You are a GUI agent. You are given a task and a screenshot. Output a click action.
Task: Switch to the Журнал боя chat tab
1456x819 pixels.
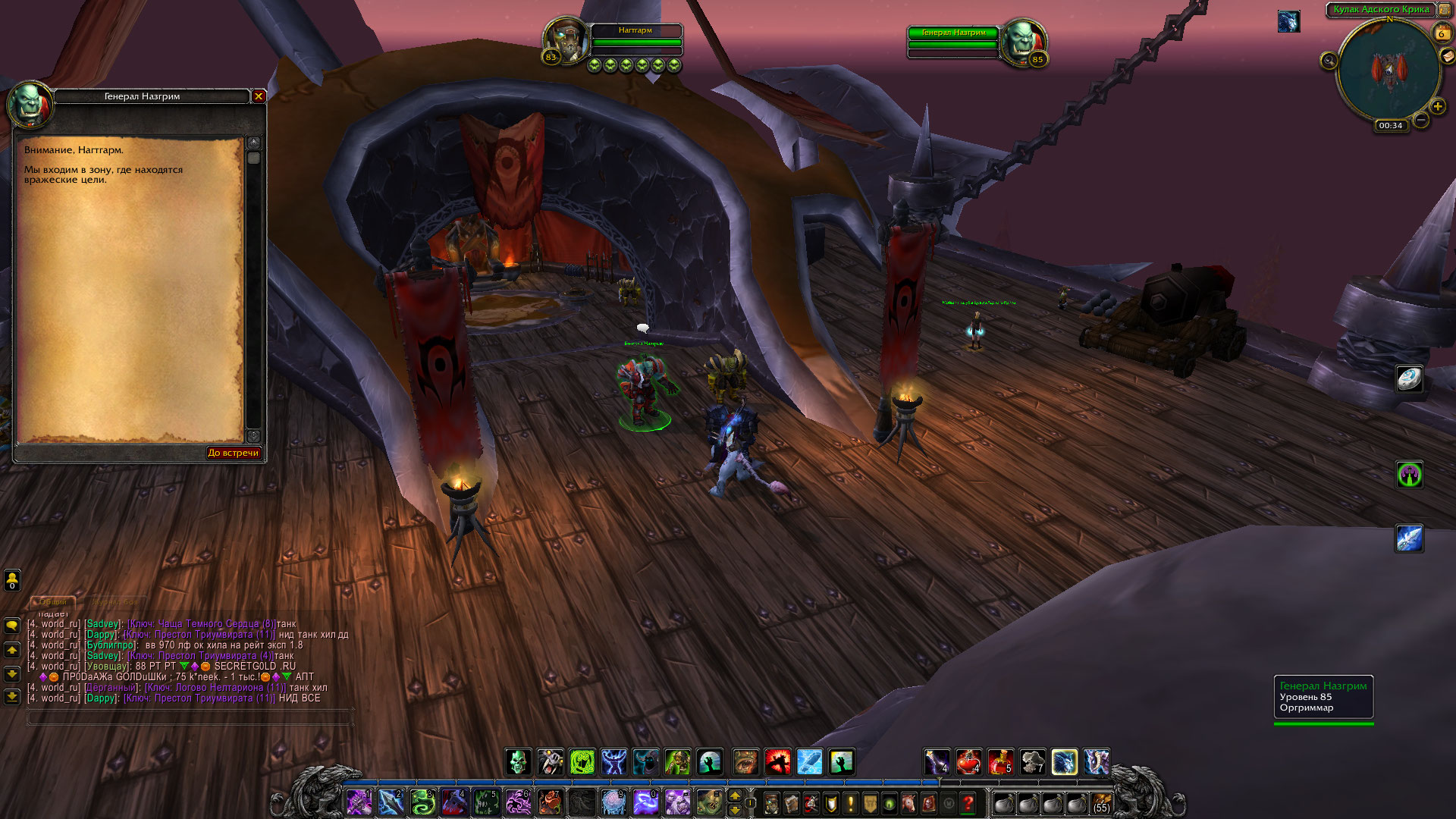115,602
